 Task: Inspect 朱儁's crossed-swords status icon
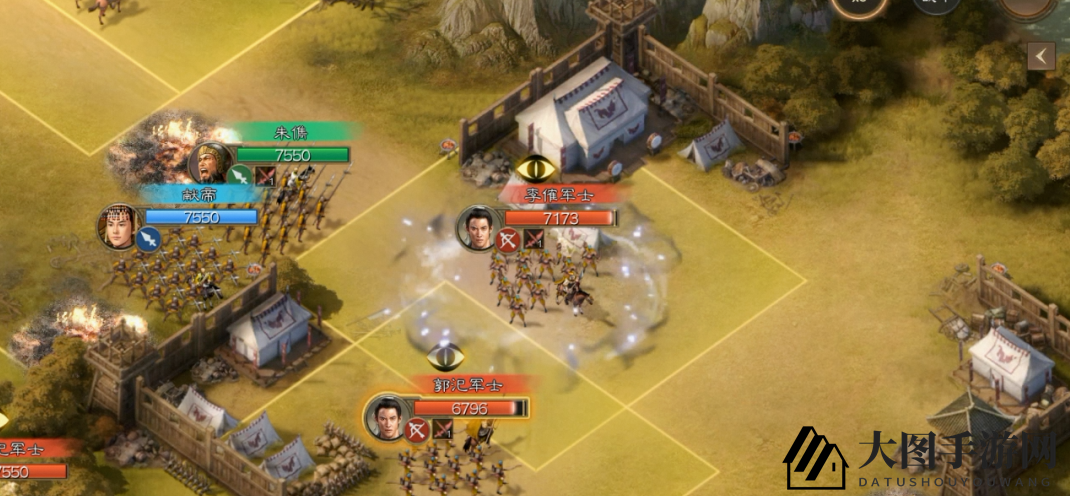(x=265, y=177)
